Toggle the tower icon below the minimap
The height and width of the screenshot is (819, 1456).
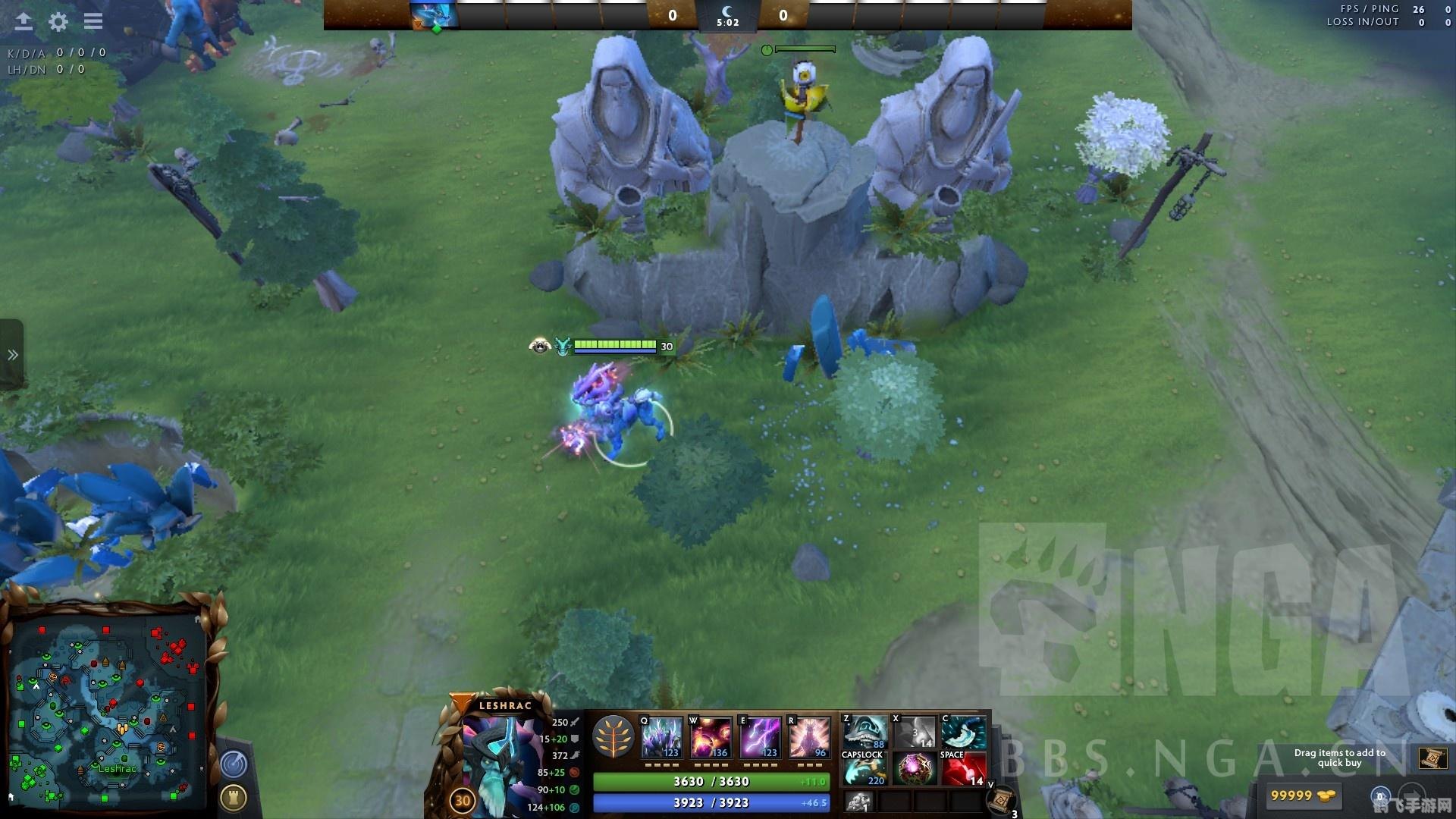[x=234, y=796]
